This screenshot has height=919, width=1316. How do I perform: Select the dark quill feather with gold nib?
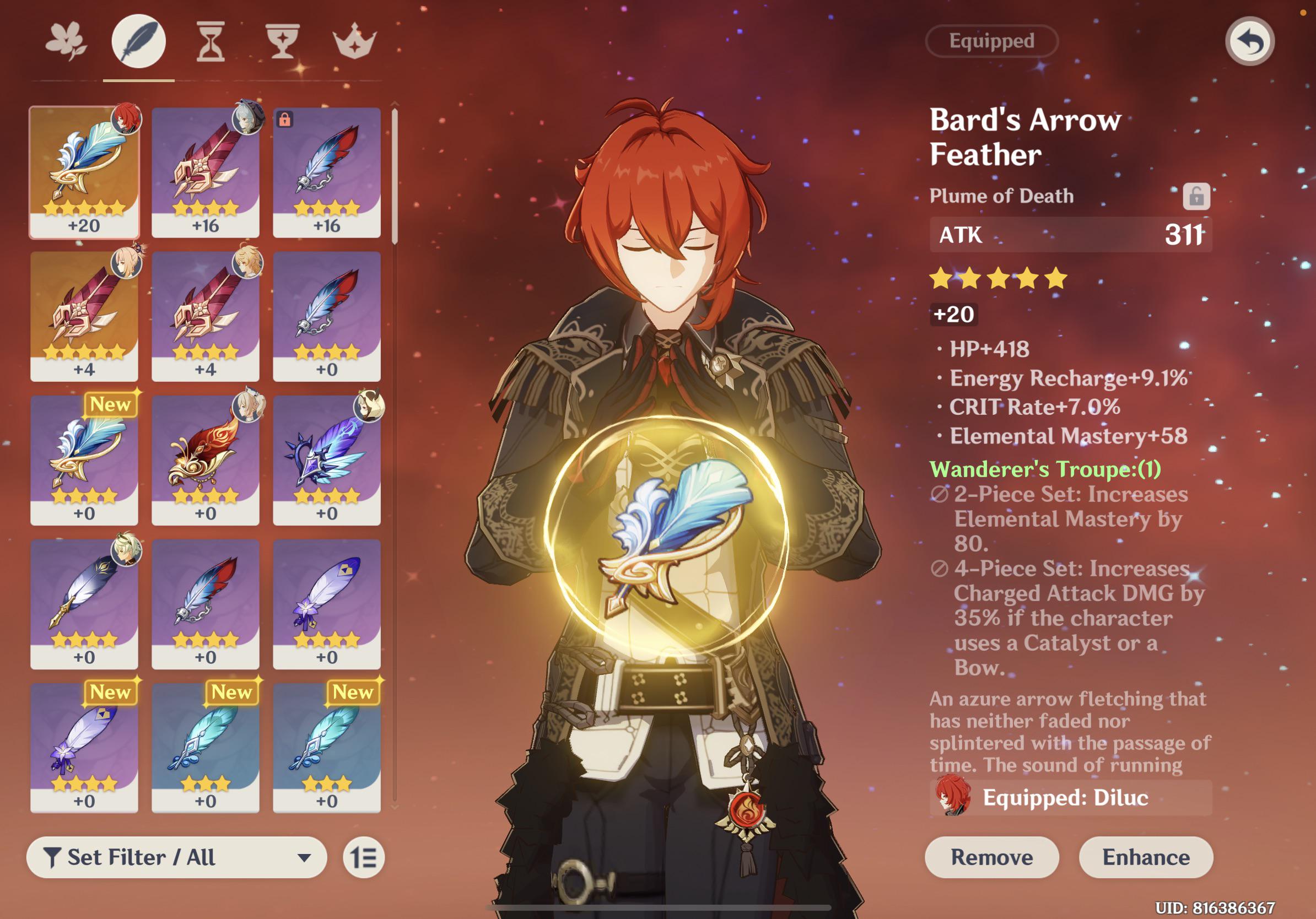point(84,603)
